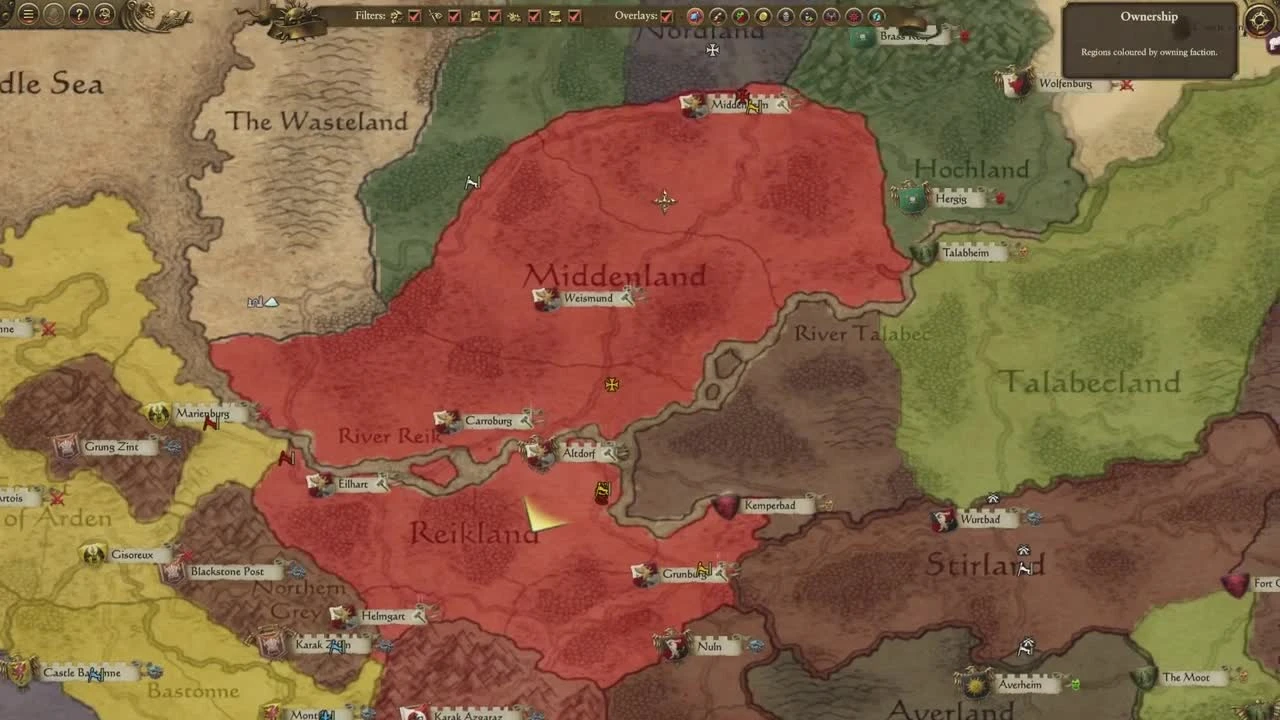Toggle the scroll filter checkbox

(x=574, y=17)
